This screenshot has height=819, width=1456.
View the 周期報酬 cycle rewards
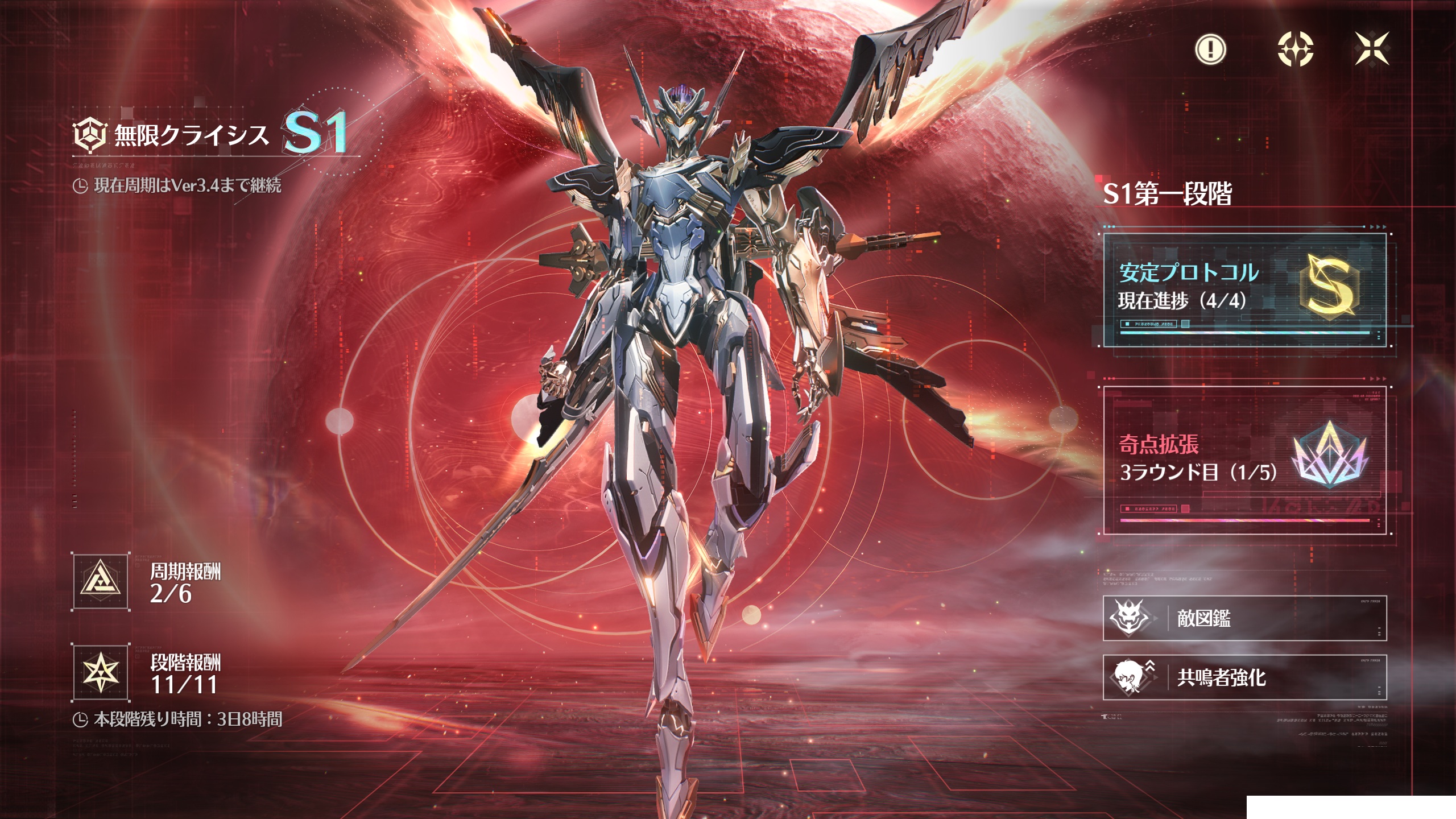click(x=101, y=582)
